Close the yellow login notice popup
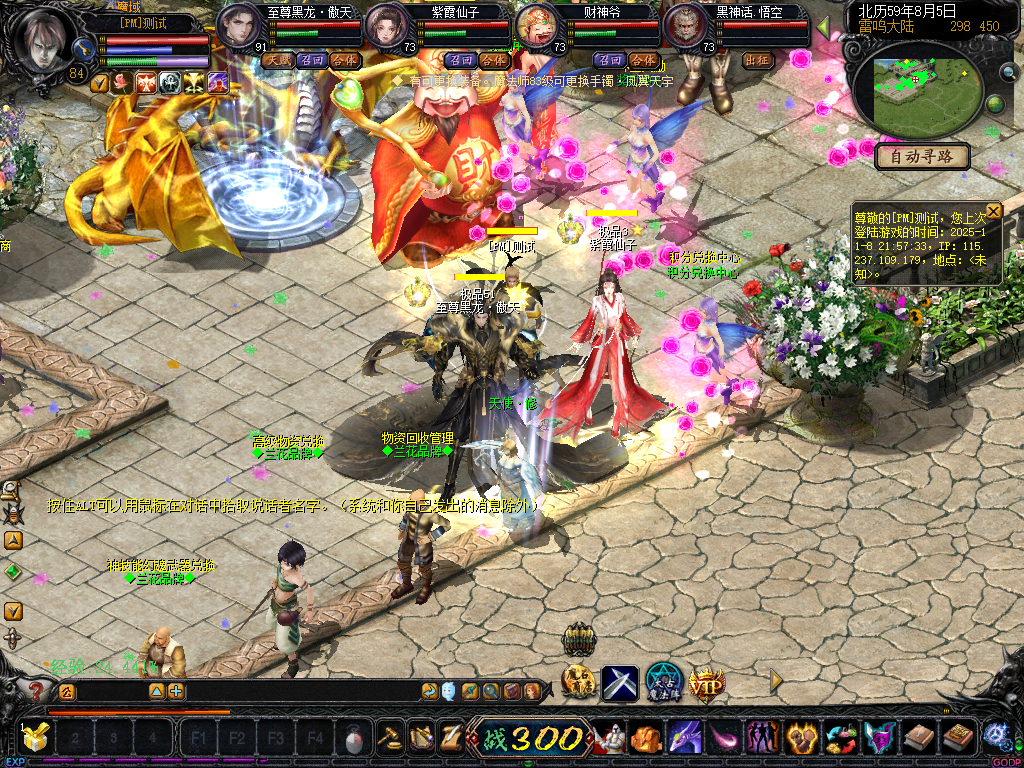Viewport: 1024px width, 768px height. pyautogui.click(x=993, y=211)
